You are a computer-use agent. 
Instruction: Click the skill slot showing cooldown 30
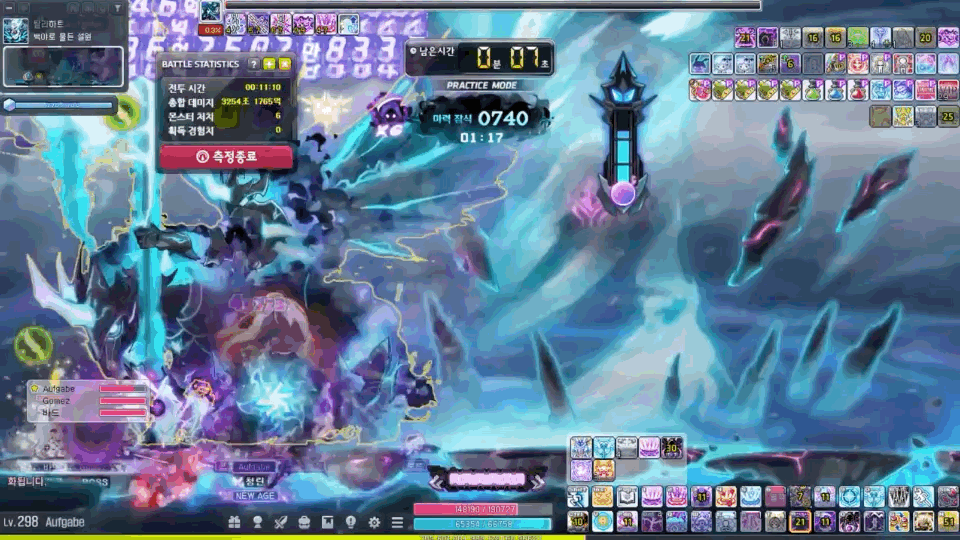click(x=672, y=447)
